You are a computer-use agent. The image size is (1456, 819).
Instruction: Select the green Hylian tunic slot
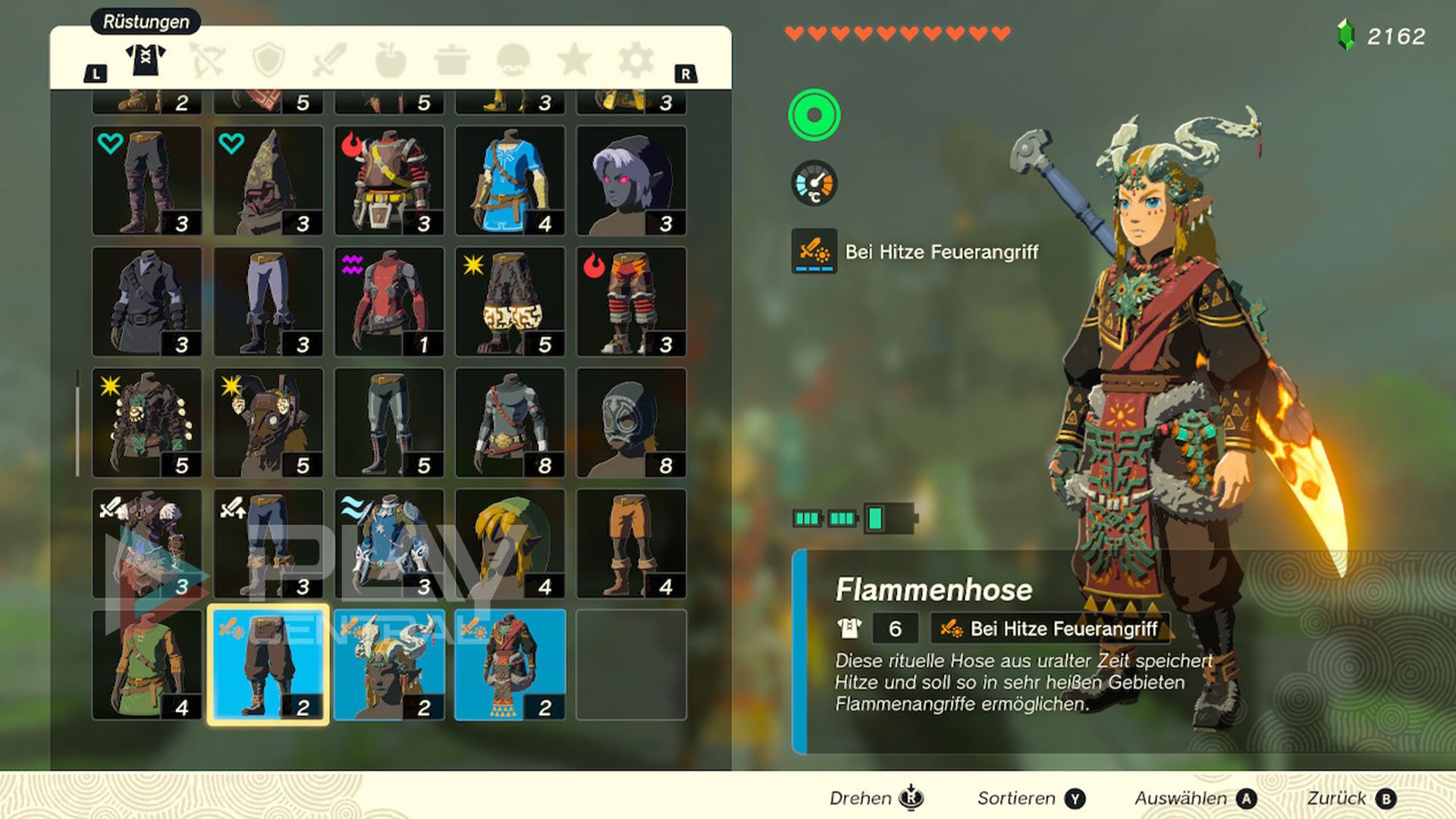point(147,665)
